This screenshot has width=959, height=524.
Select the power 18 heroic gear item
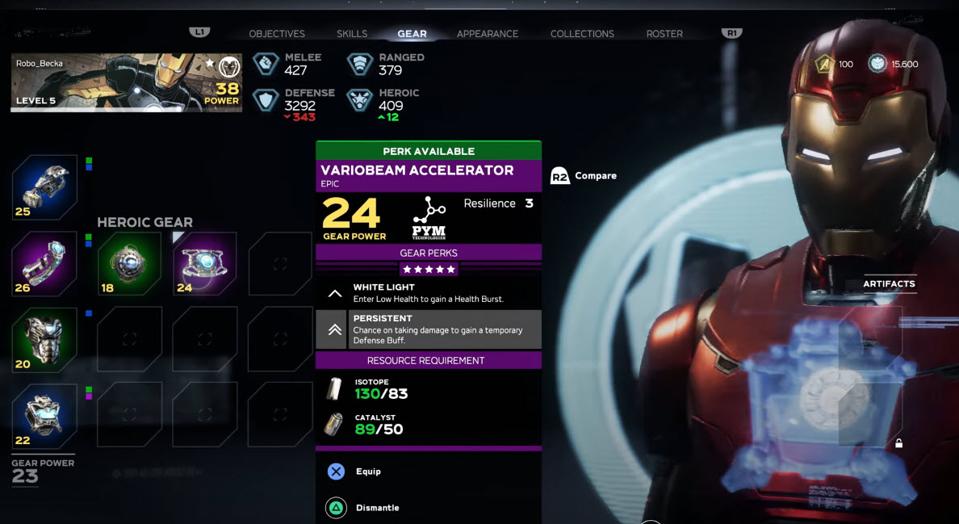point(129,264)
